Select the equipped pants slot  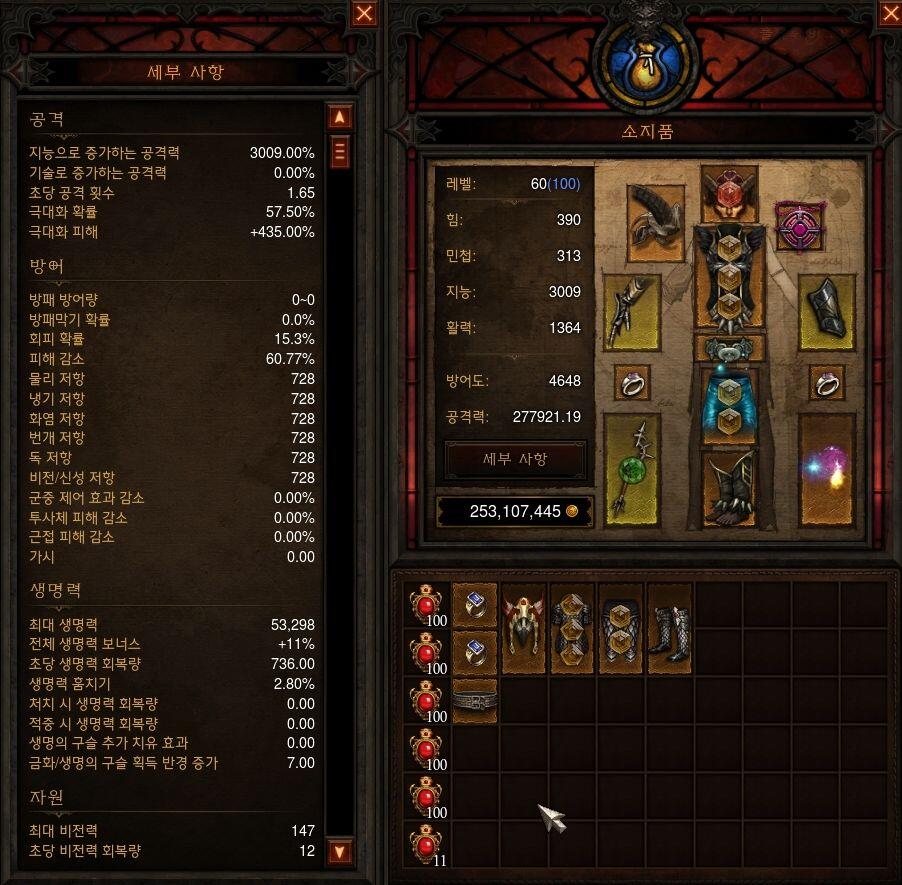point(729,403)
